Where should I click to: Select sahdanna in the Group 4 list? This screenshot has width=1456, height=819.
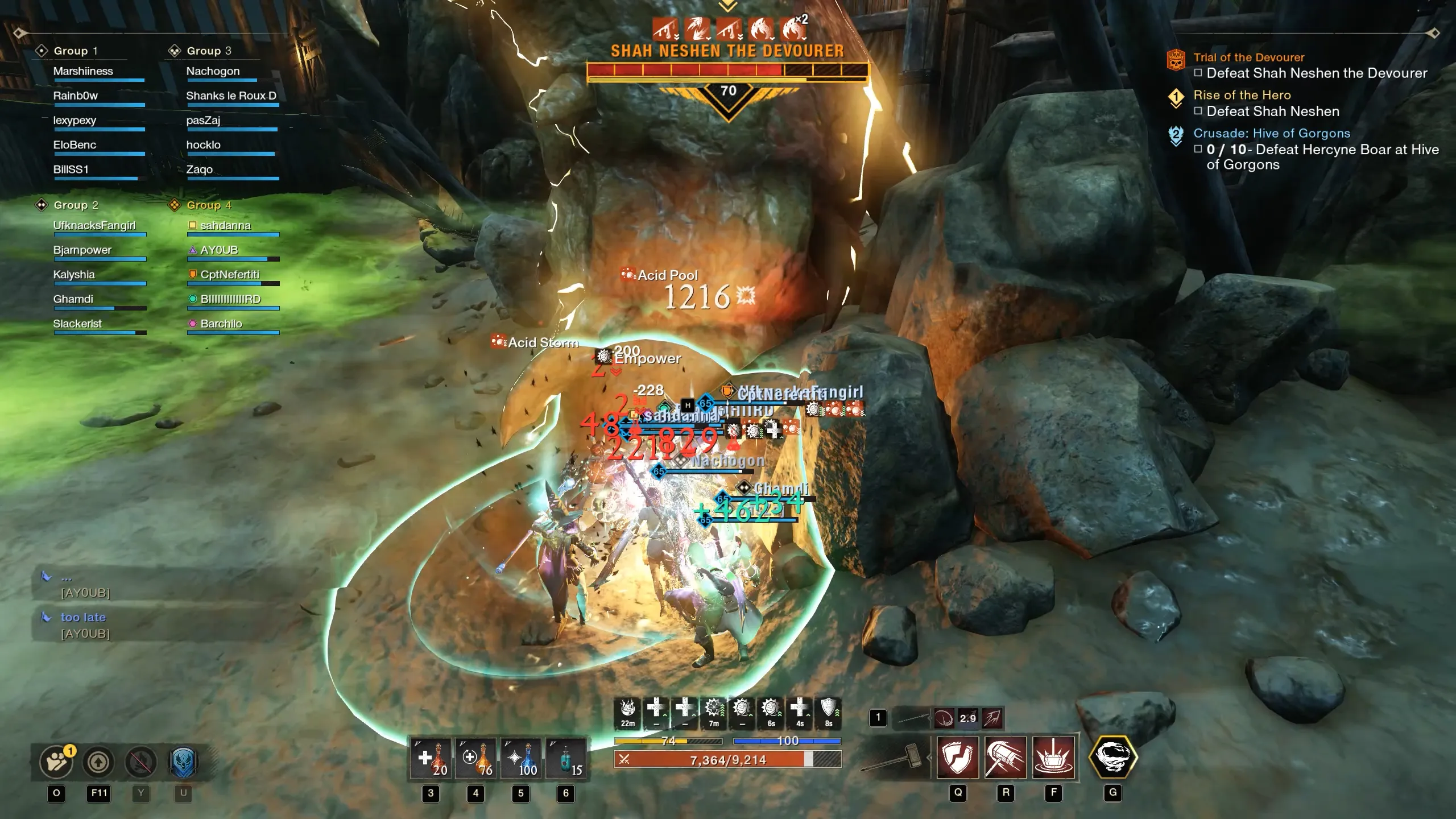225,225
